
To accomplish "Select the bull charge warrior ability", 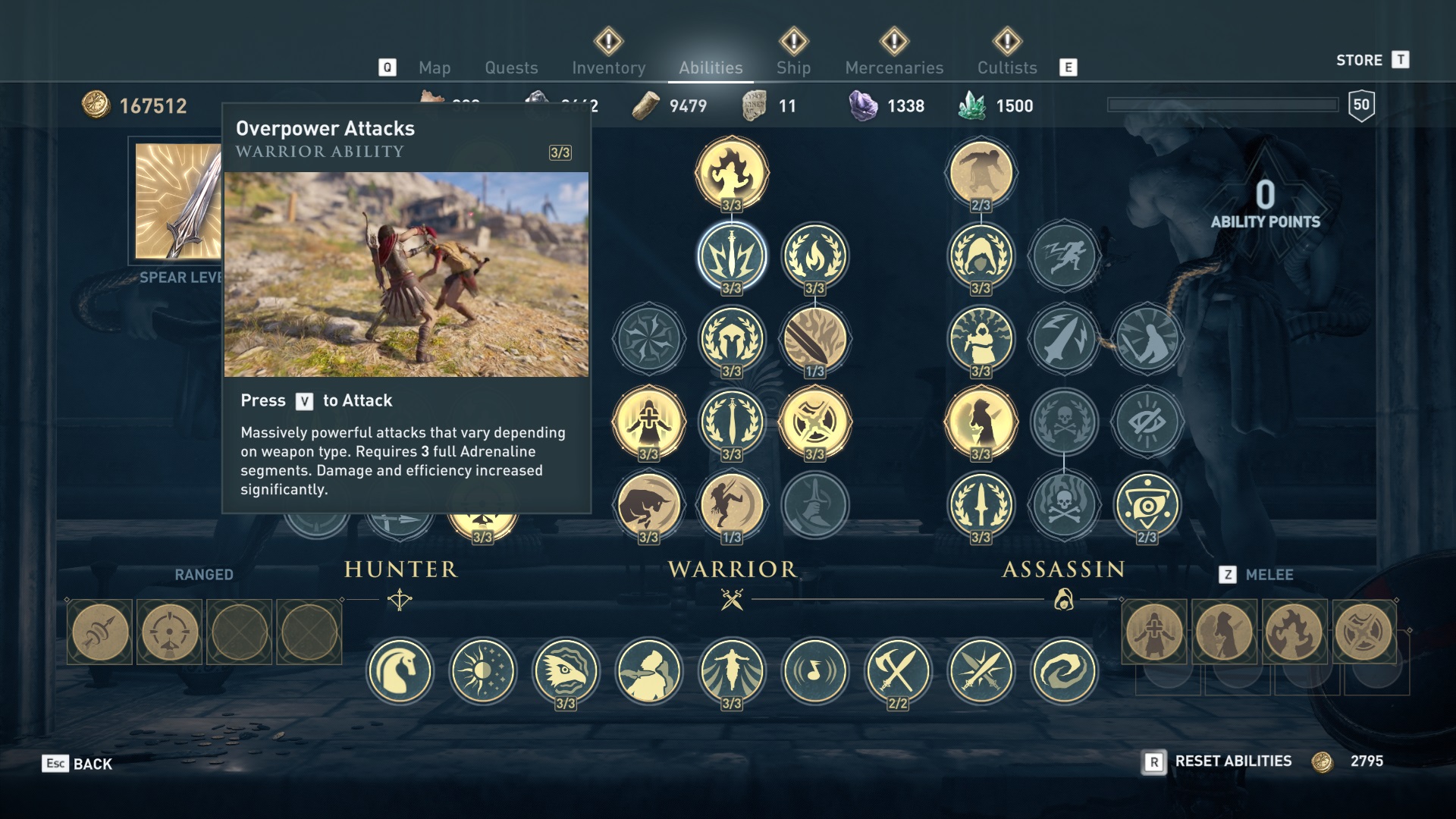I will [x=648, y=504].
